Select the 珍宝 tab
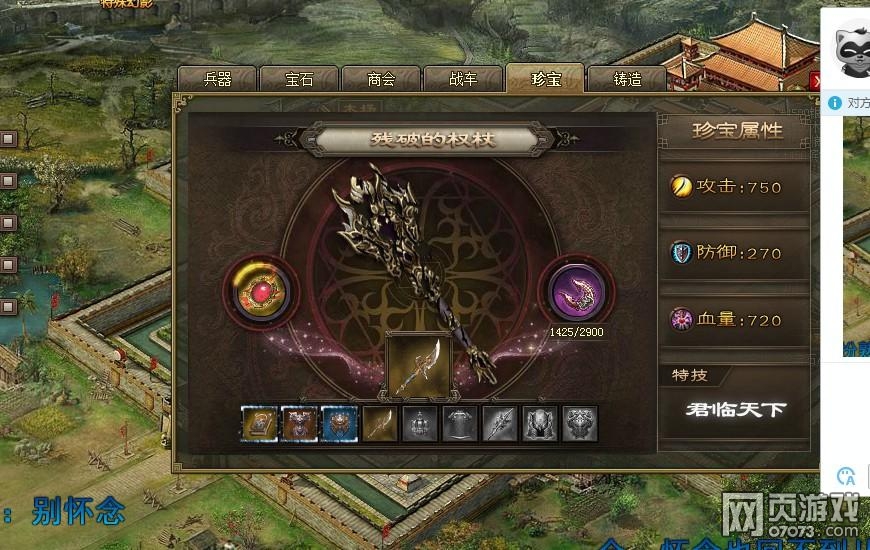Screen dimensions: 870x550 [545, 80]
